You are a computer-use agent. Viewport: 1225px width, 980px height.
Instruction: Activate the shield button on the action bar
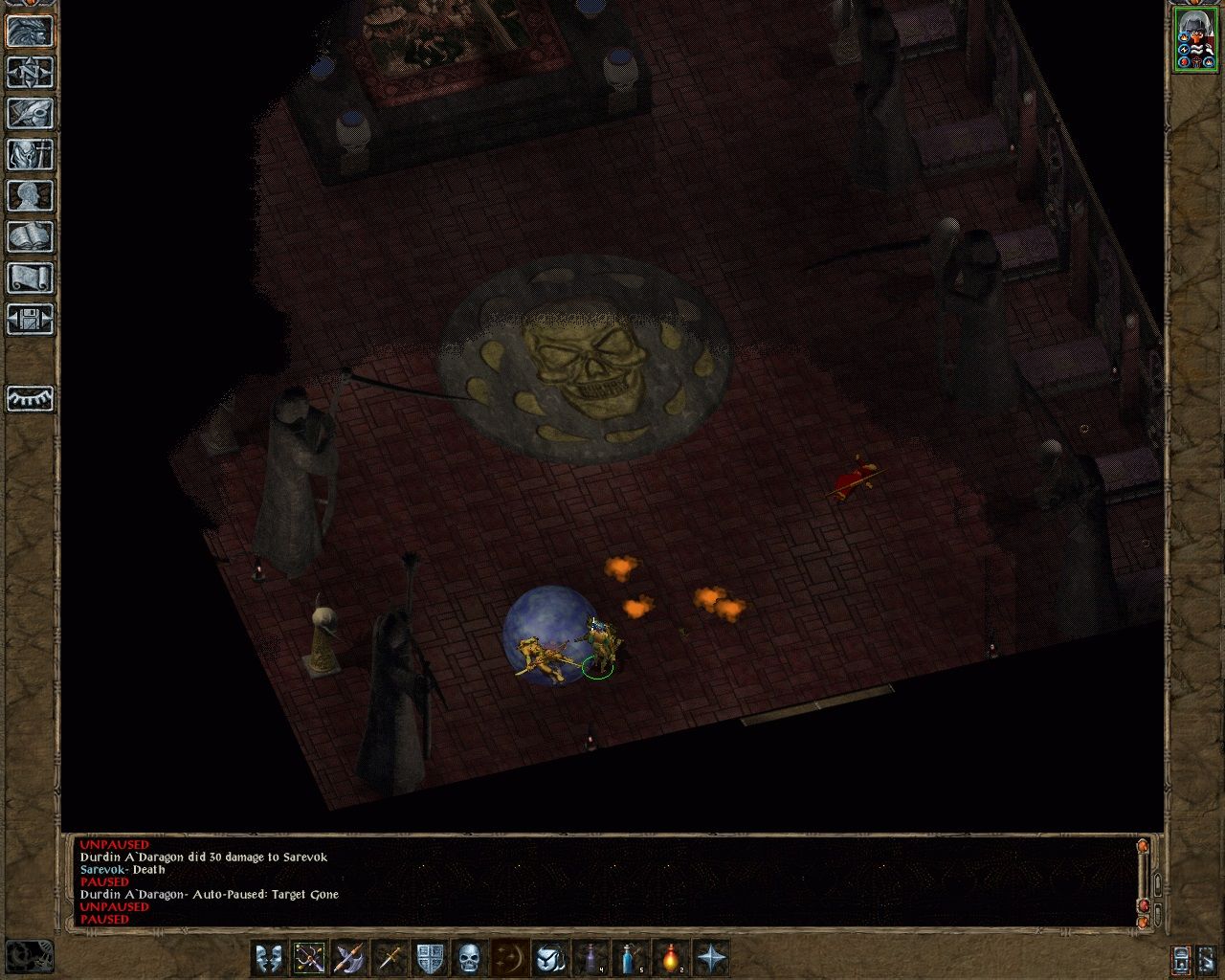430,957
